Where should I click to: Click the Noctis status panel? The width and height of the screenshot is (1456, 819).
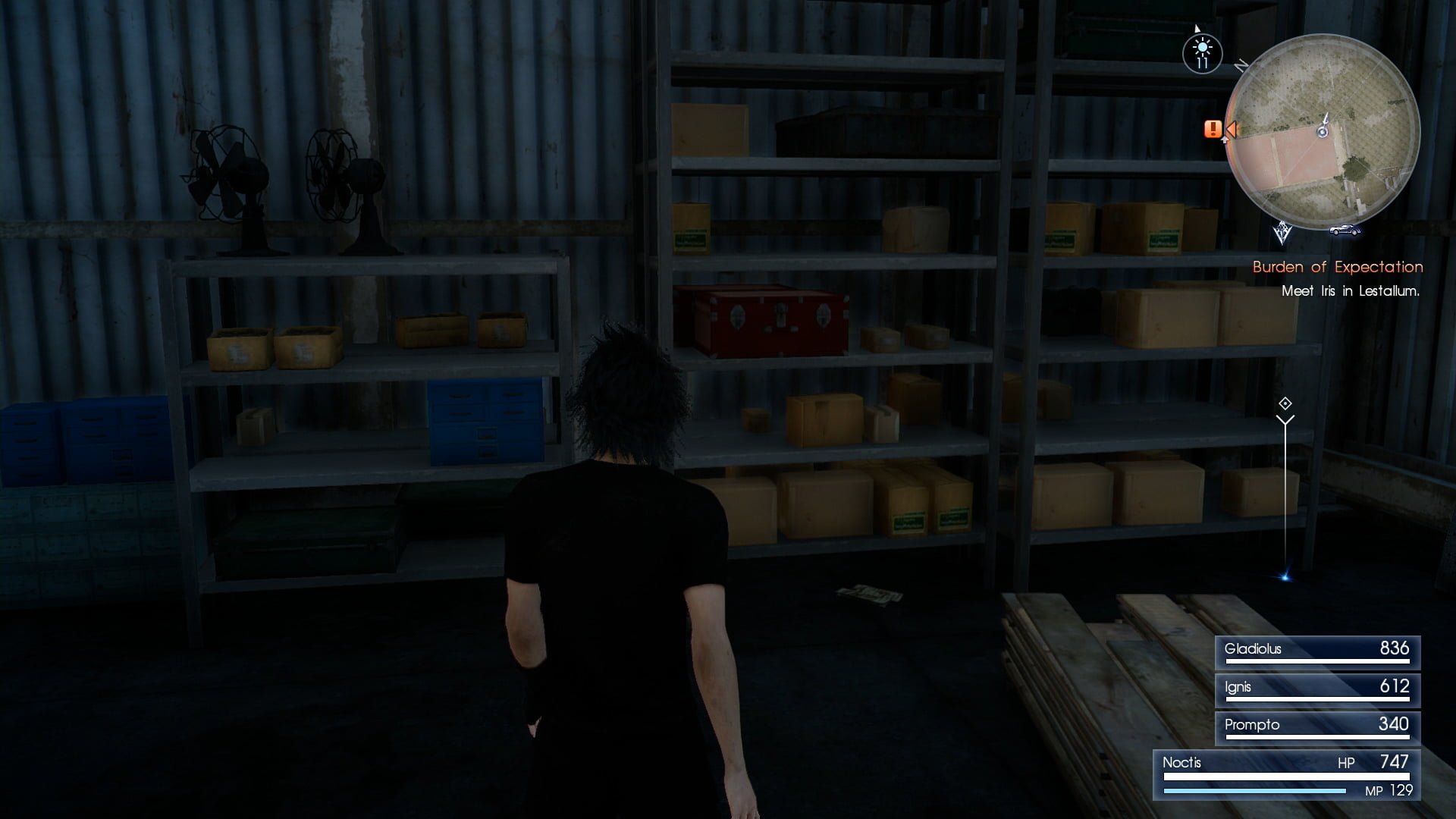coord(1286,775)
